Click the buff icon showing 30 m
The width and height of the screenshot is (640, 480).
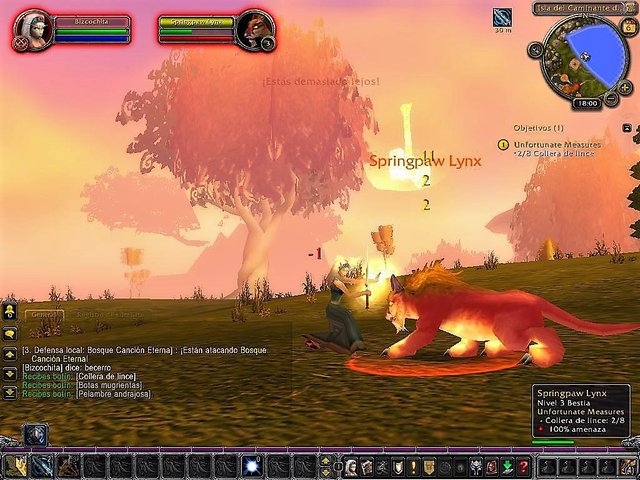point(502,16)
